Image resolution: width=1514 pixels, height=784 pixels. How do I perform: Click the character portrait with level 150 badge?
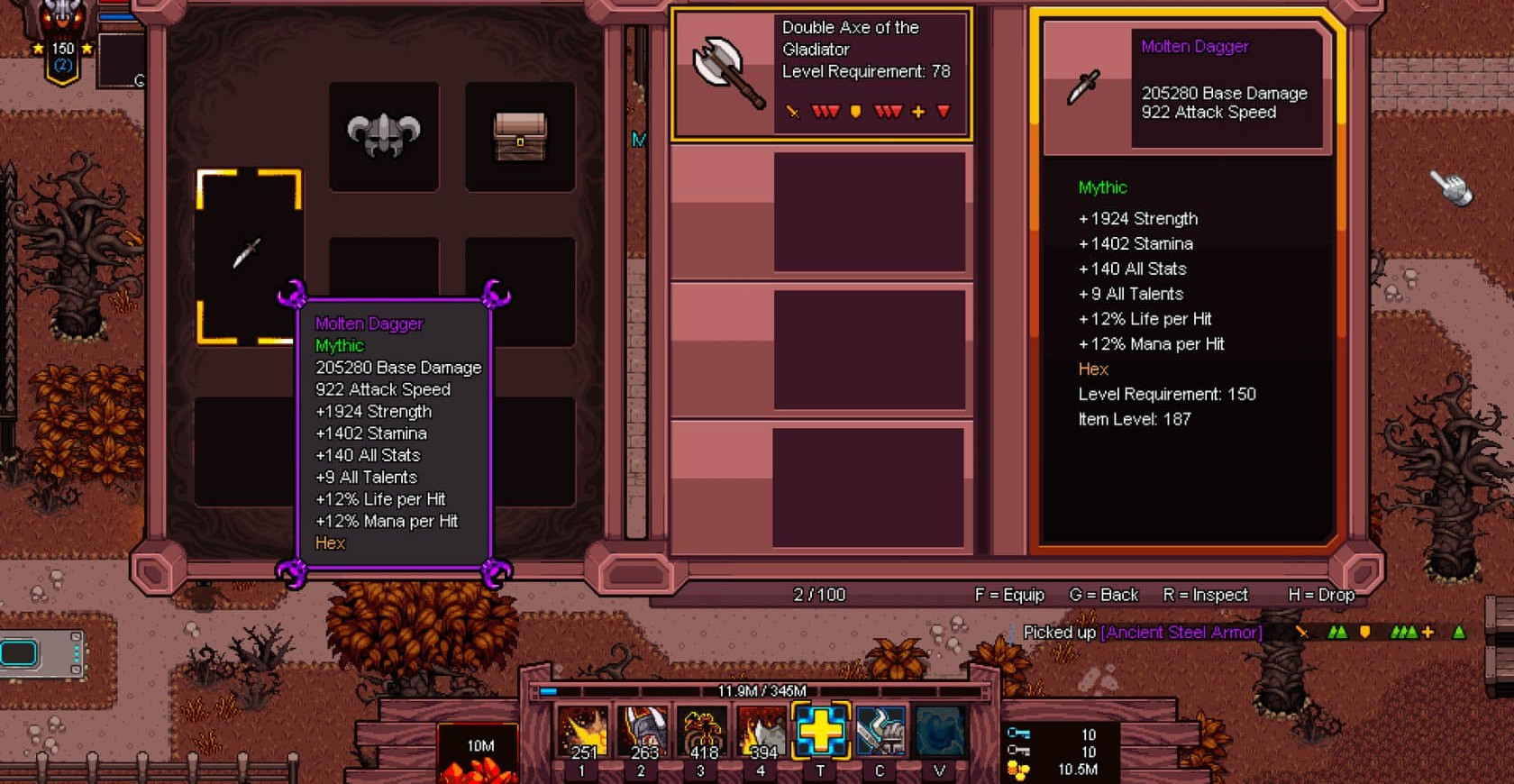[61, 36]
